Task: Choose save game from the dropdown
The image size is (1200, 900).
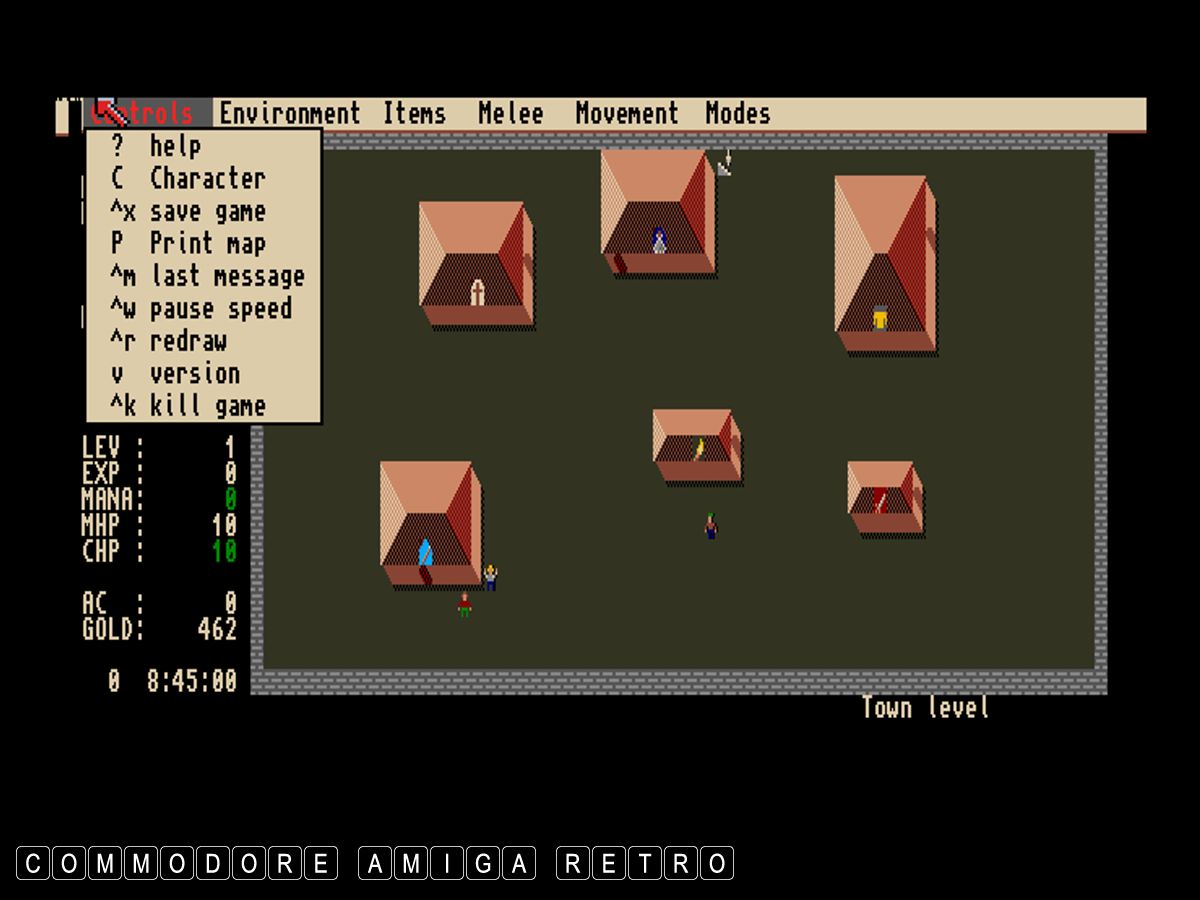Action: tap(206, 212)
